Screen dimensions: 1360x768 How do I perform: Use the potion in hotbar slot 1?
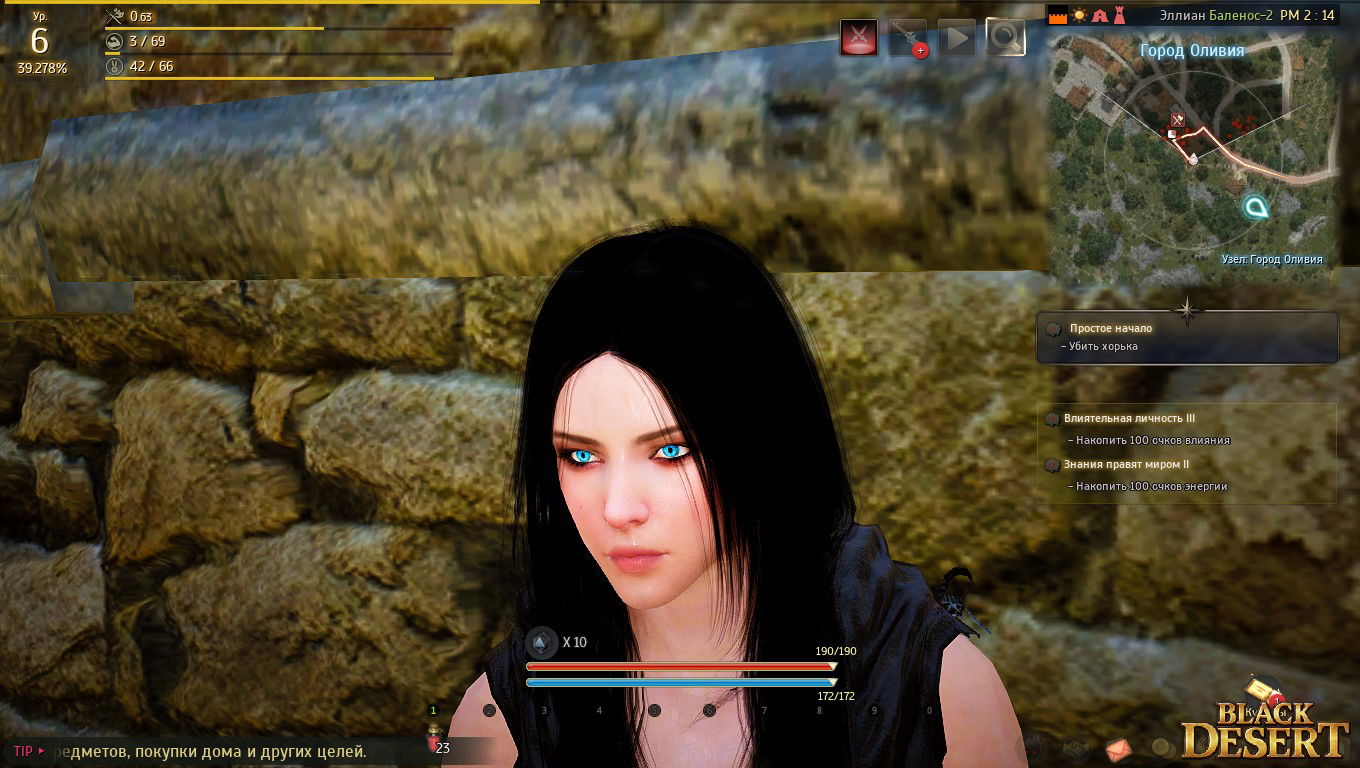coord(434,741)
